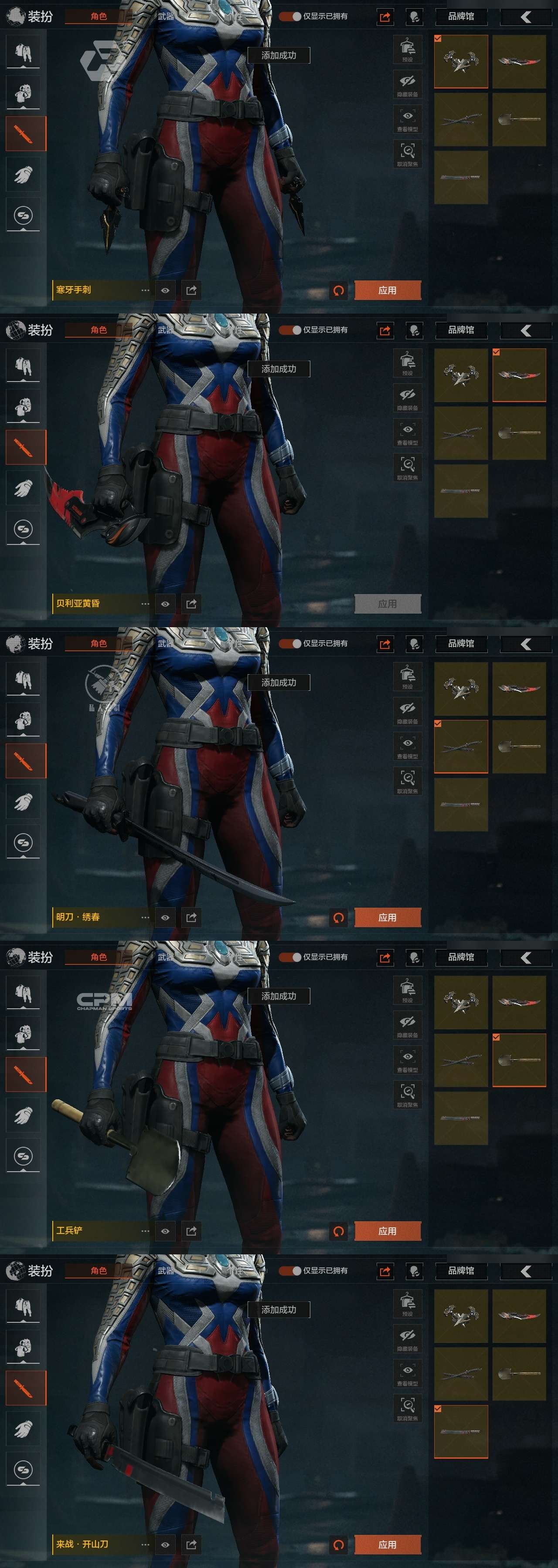
Task: Share the 寒牙手刺 skin via its share icon
Action: [191, 291]
